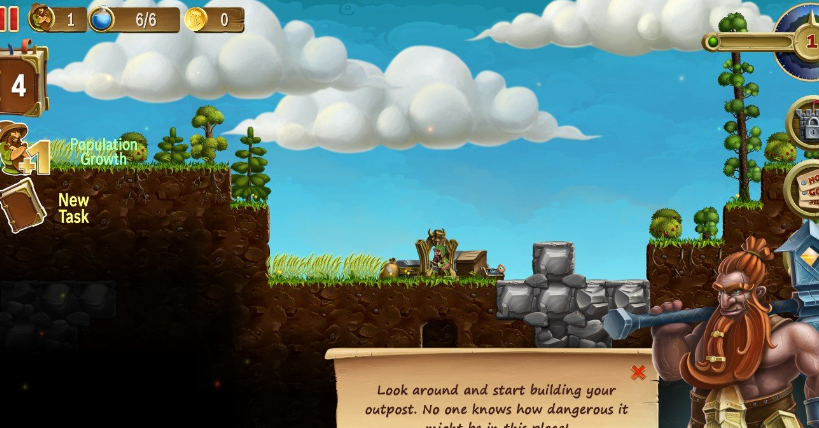Click the level 1 badge
This screenshot has height=428, width=819.
click(x=806, y=41)
